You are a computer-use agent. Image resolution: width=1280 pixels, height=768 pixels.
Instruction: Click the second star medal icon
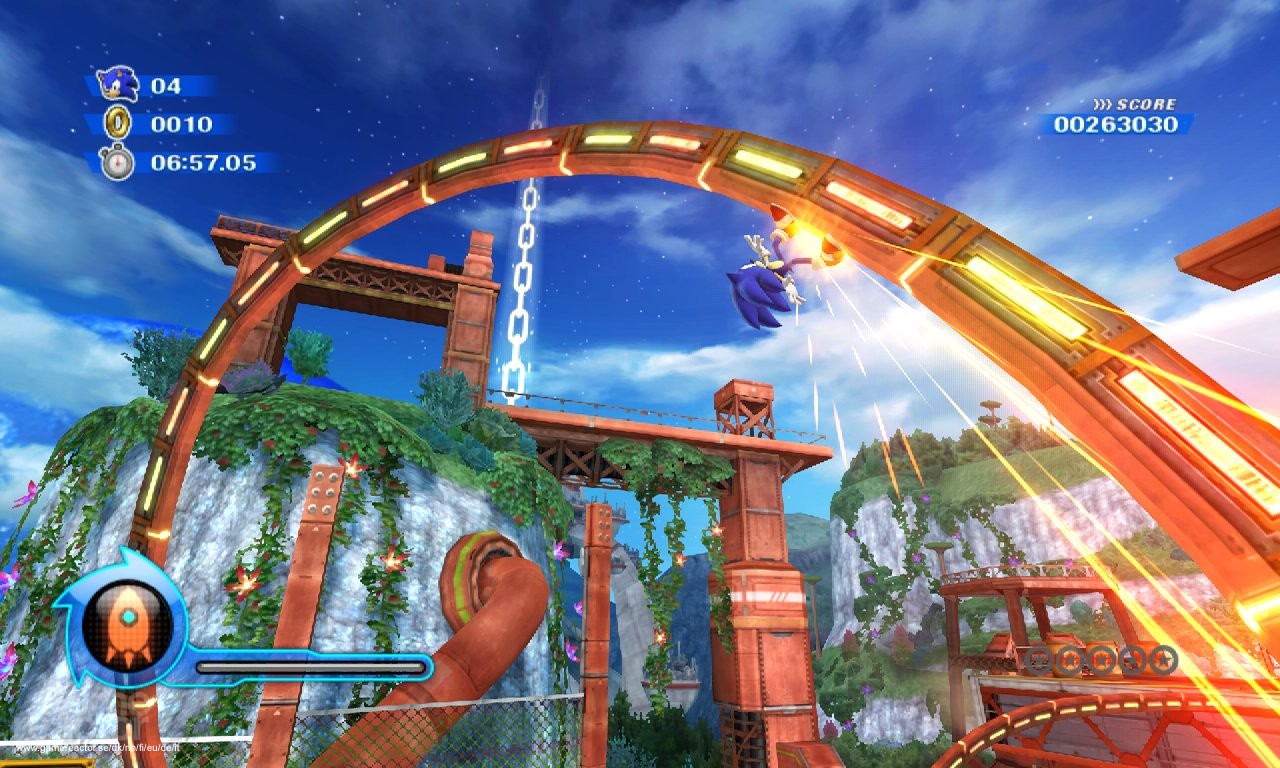tap(1070, 658)
